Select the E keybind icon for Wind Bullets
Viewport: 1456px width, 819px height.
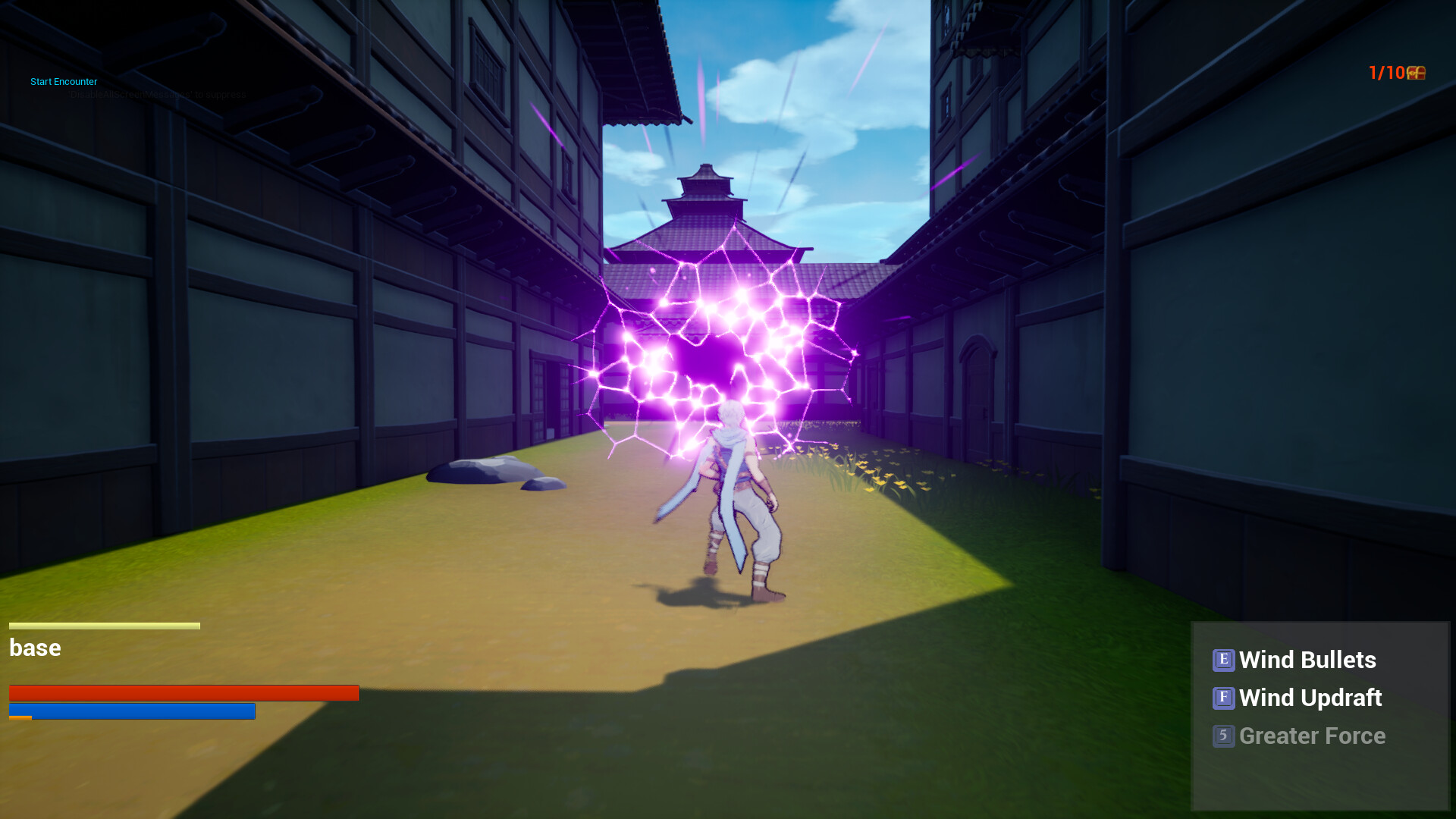(x=1225, y=661)
